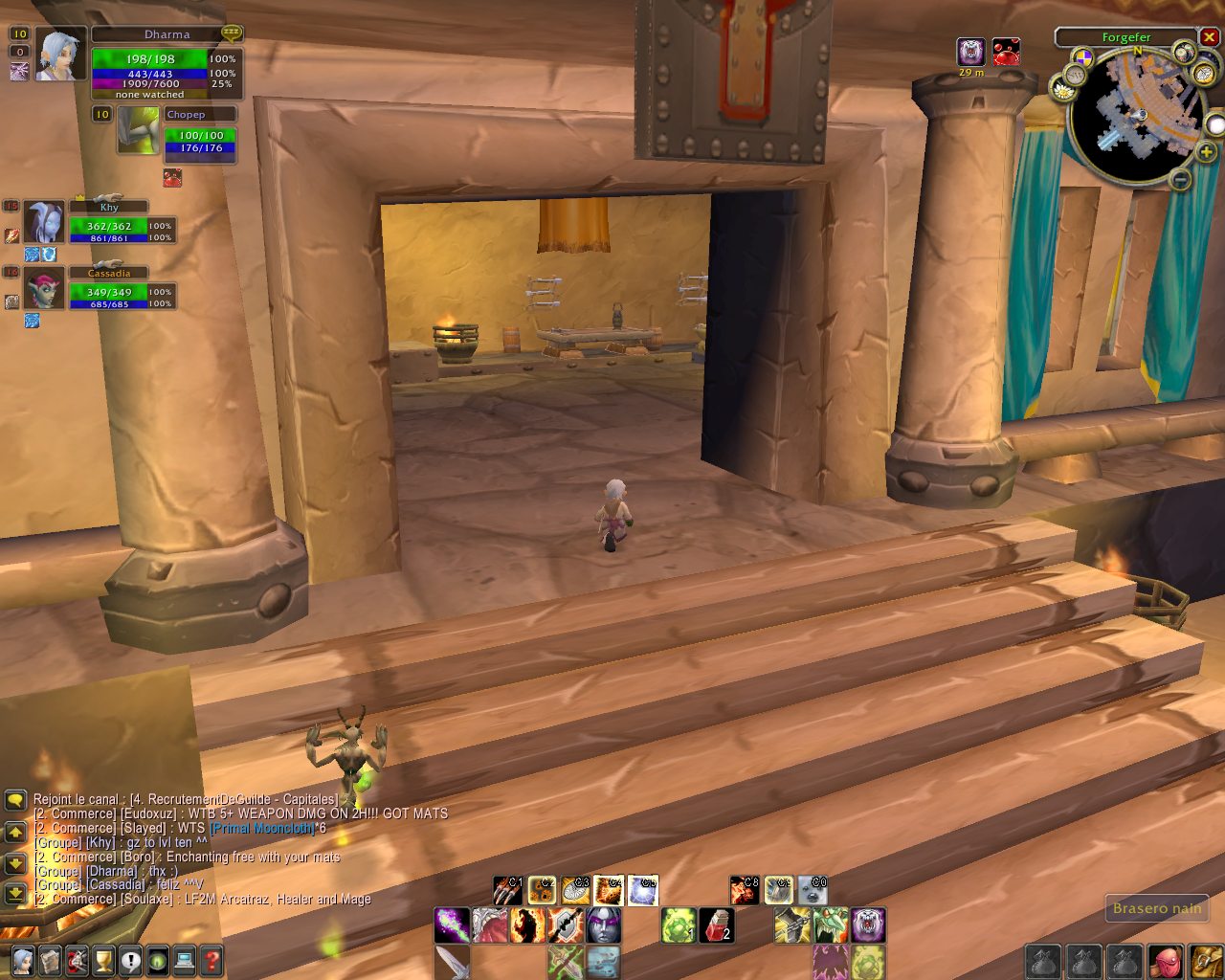Close the minimap with the red X

tap(1209, 37)
